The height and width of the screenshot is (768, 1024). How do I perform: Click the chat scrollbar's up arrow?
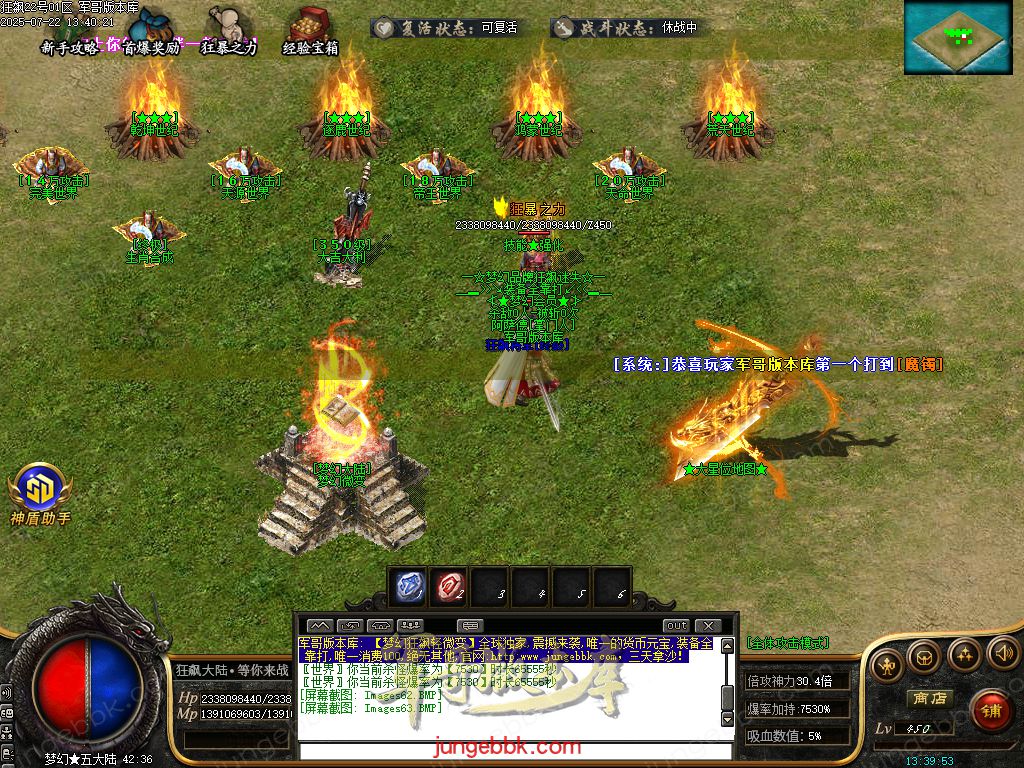728,645
